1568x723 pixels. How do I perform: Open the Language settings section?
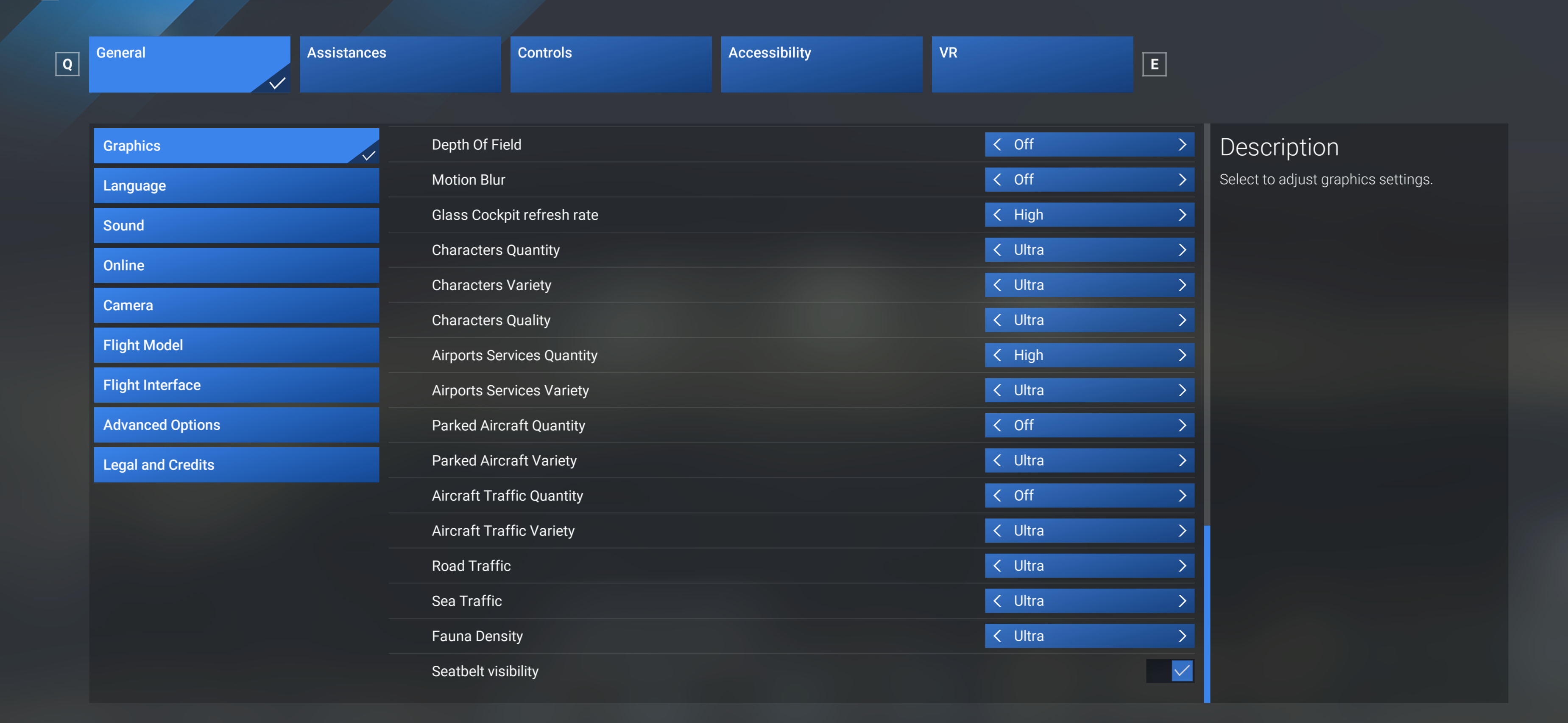236,186
